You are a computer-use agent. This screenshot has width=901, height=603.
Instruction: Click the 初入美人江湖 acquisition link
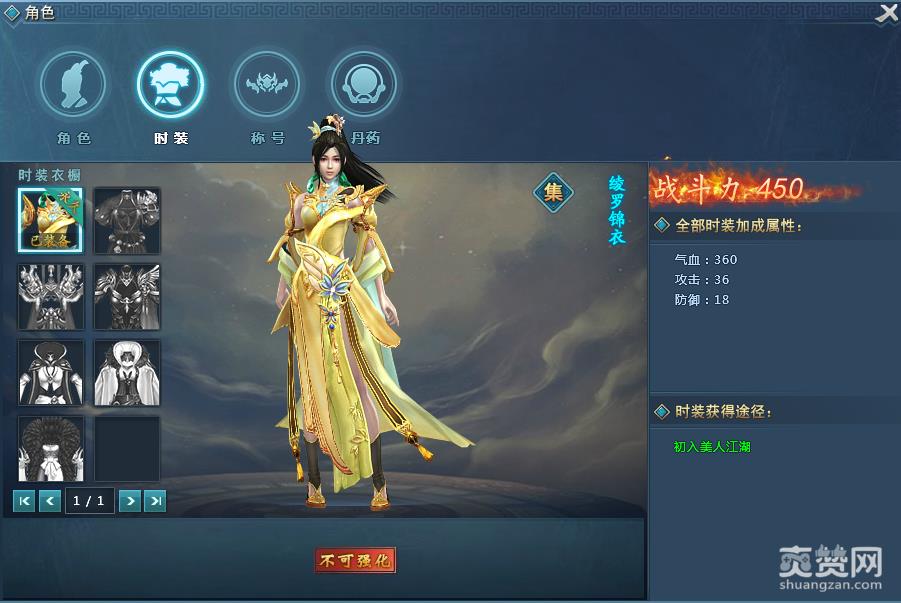[x=712, y=447]
